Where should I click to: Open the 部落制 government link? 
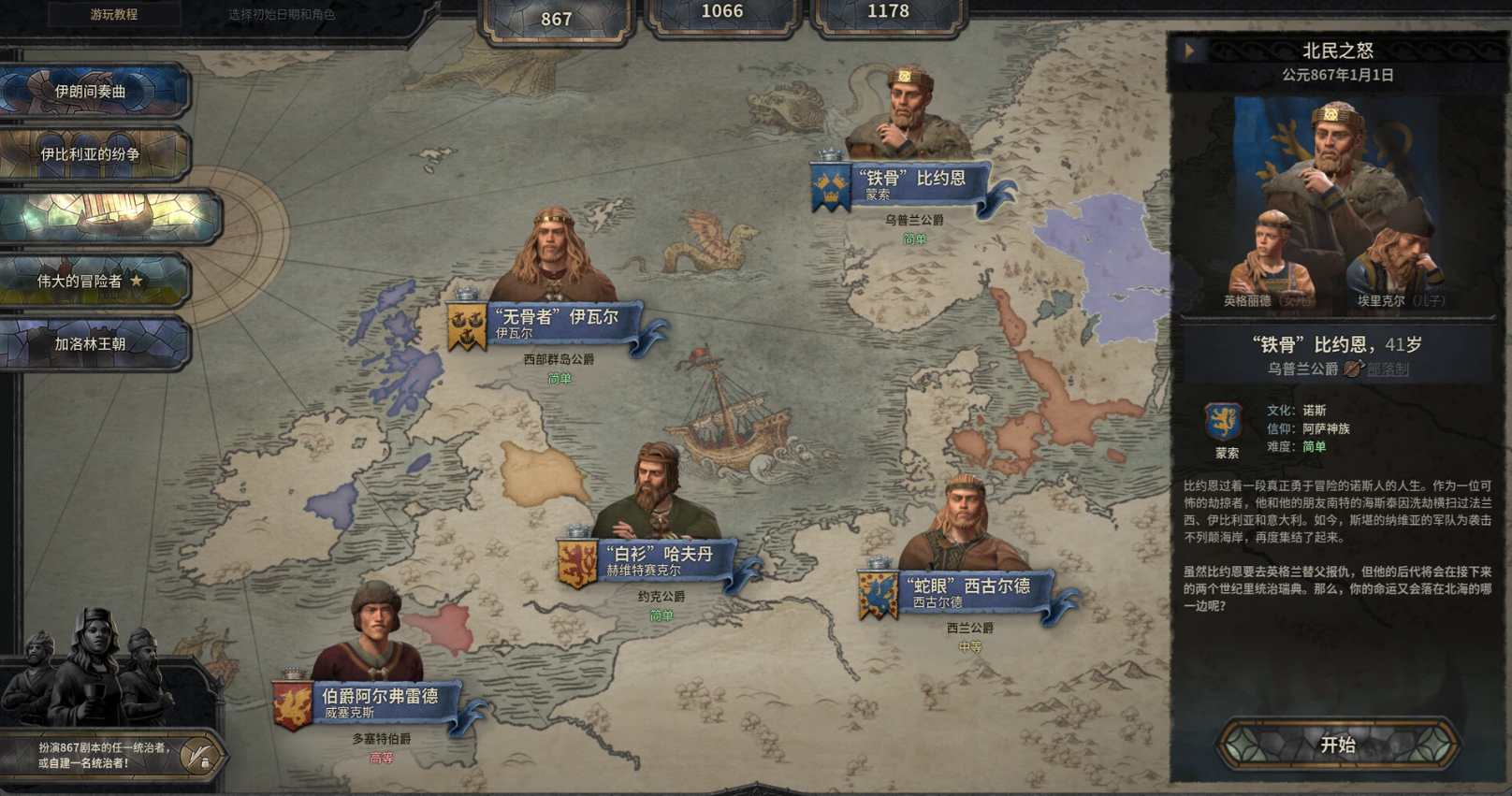tap(1388, 369)
